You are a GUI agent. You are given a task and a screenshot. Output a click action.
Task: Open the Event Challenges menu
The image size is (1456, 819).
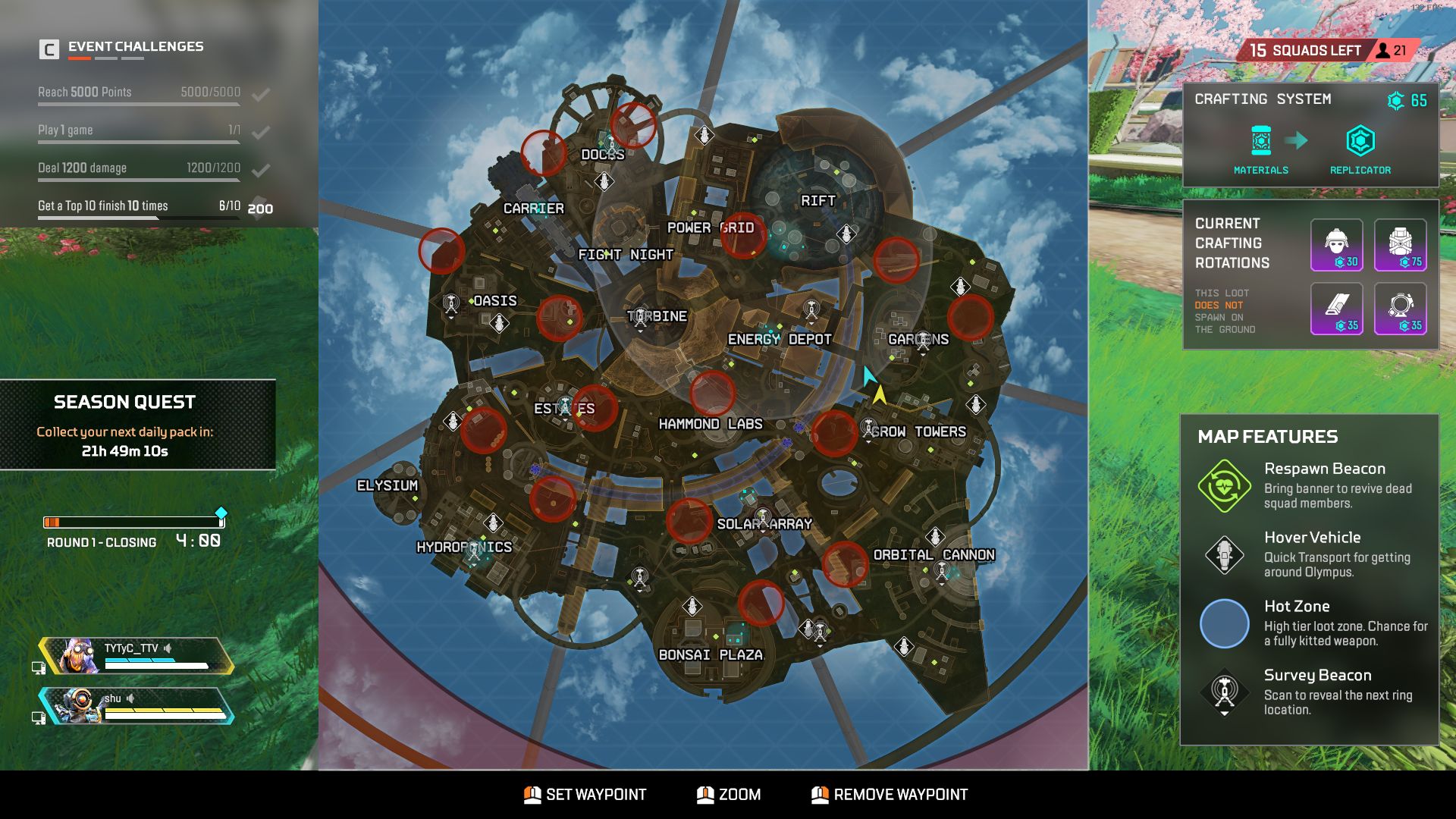pos(134,46)
